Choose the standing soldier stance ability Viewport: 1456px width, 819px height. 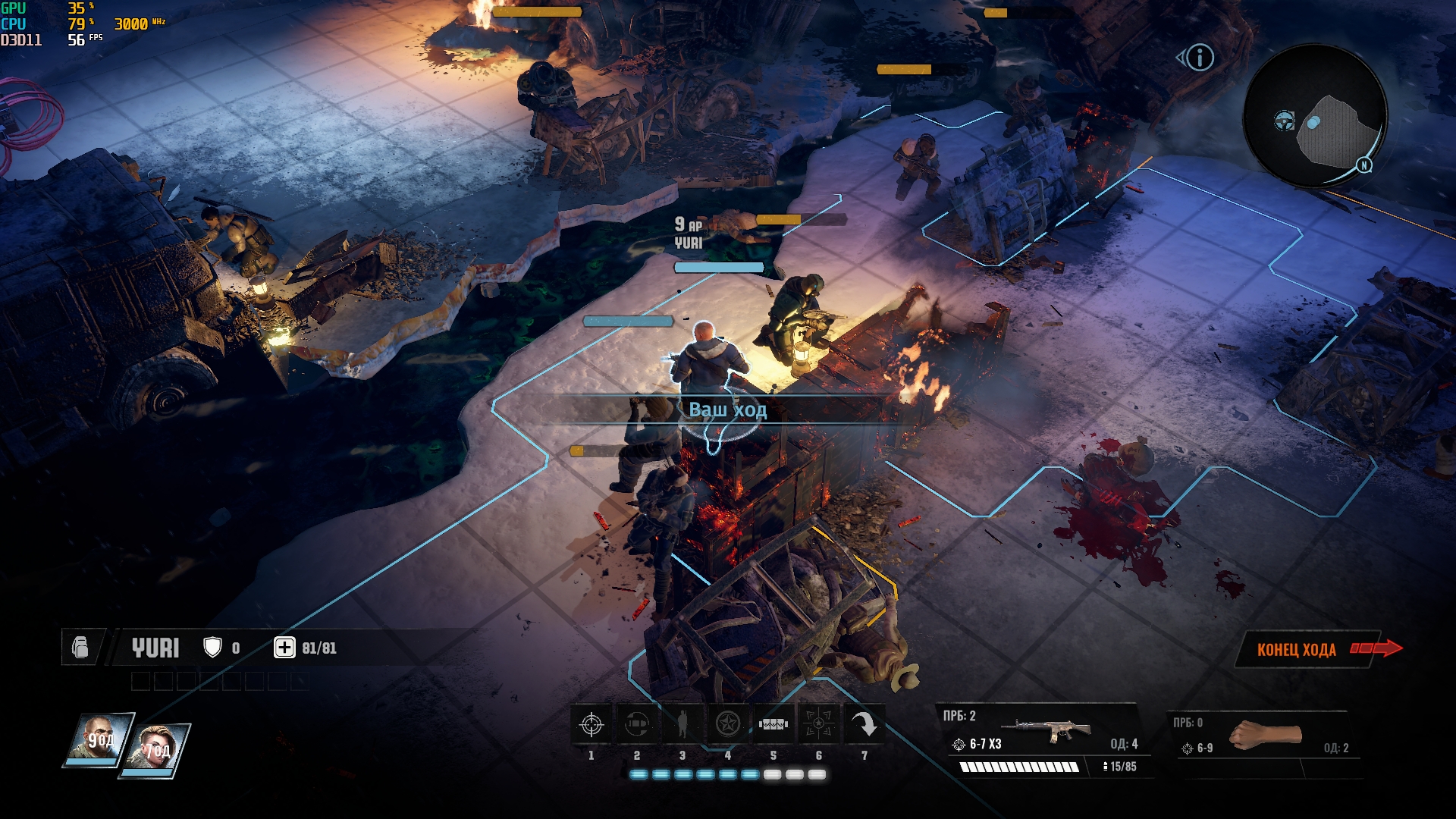[682, 725]
